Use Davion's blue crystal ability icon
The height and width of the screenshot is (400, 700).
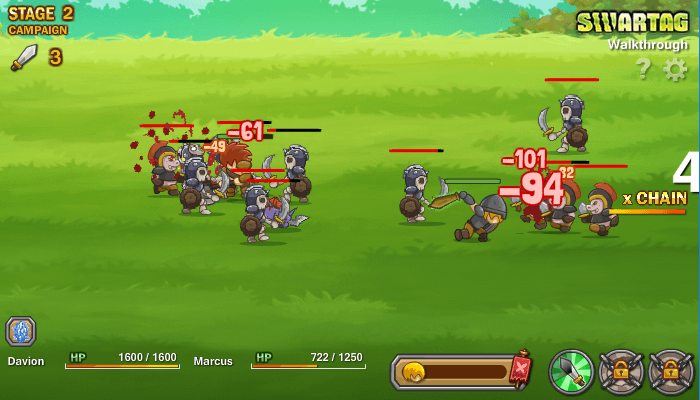pos(21,331)
